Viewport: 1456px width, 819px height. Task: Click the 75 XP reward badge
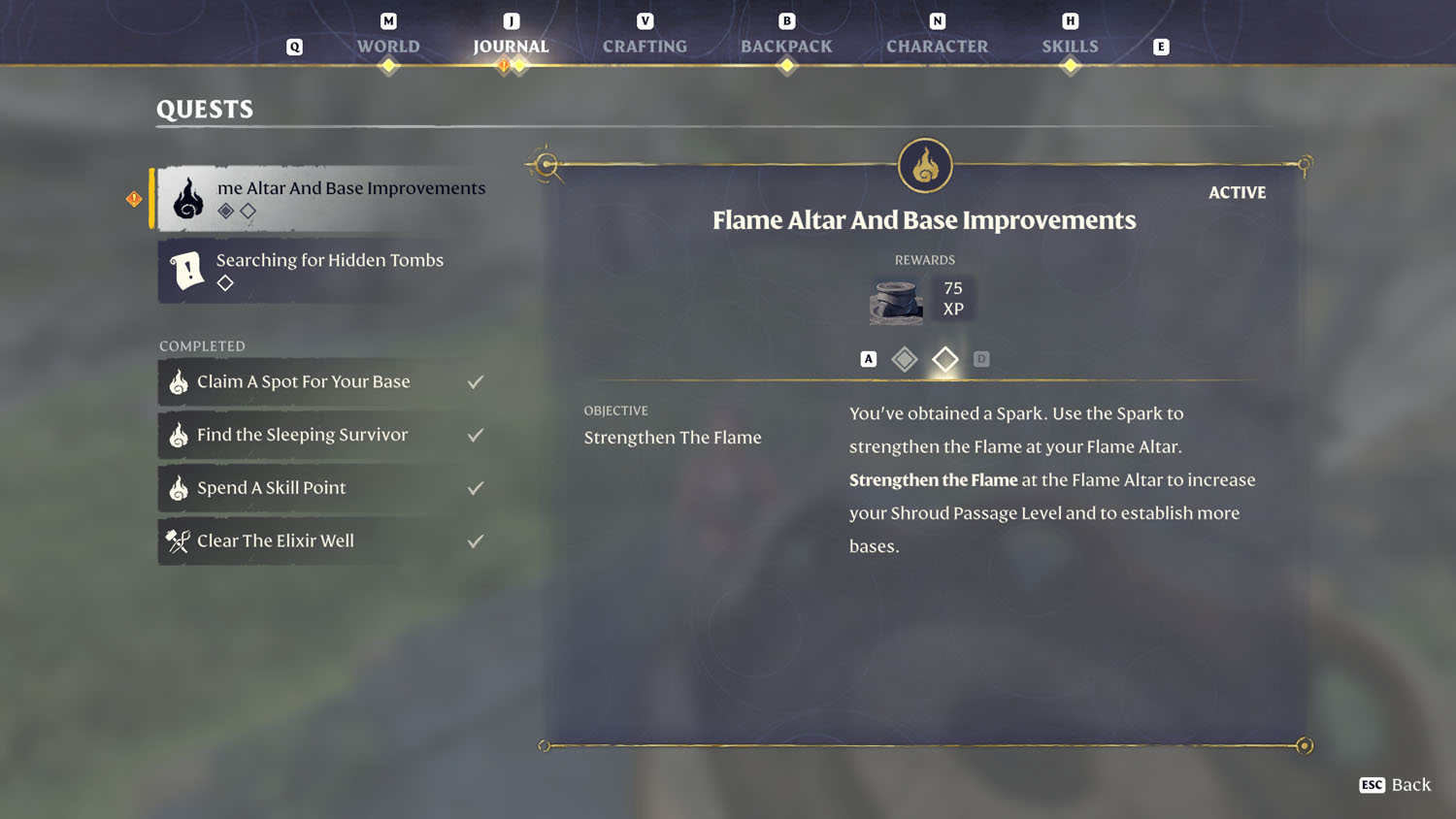pos(952,297)
